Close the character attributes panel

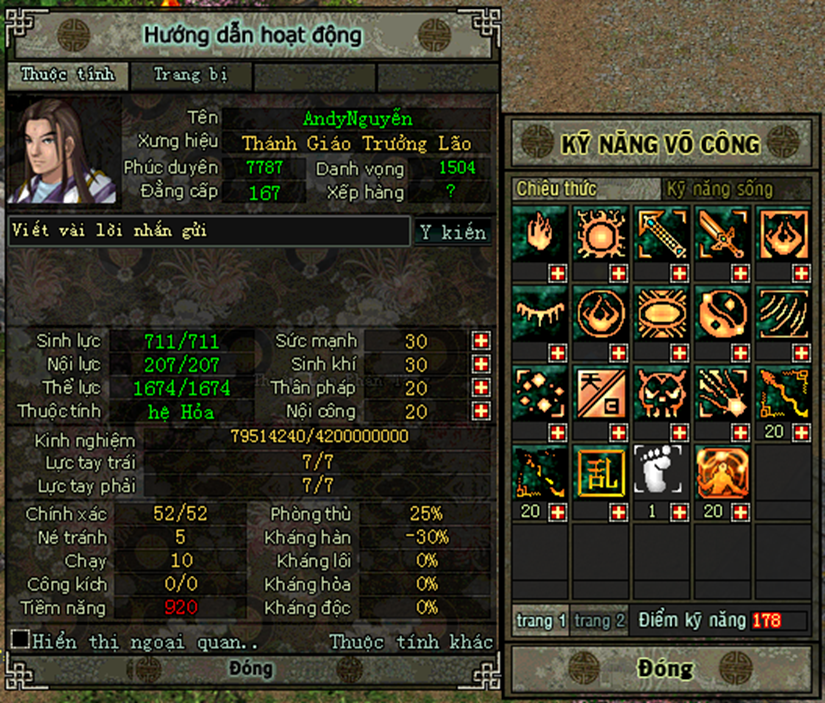(251, 668)
